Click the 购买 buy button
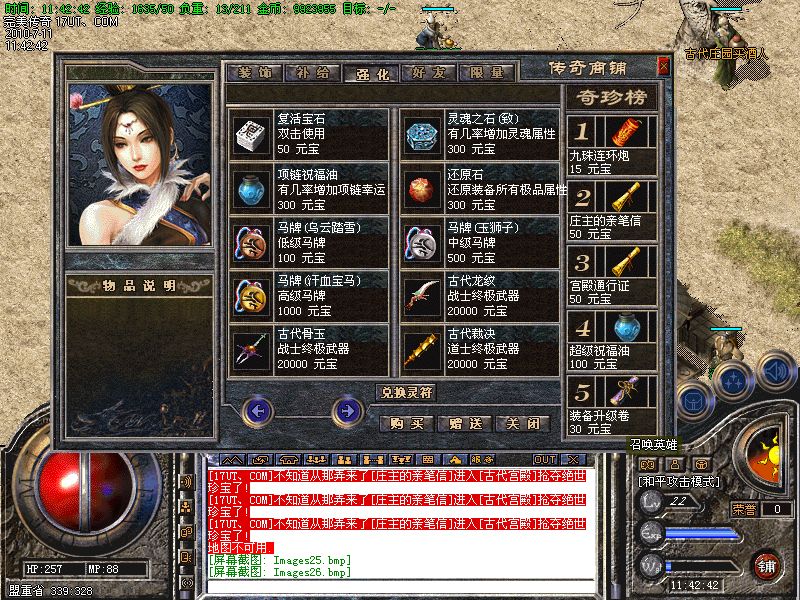Viewport: 800px width, 600px height. point(406,423)
